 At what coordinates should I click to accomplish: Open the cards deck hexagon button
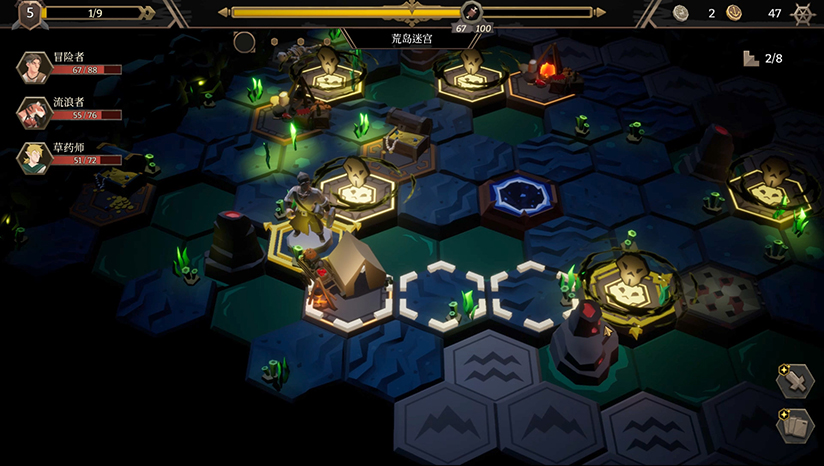point(794,426)
